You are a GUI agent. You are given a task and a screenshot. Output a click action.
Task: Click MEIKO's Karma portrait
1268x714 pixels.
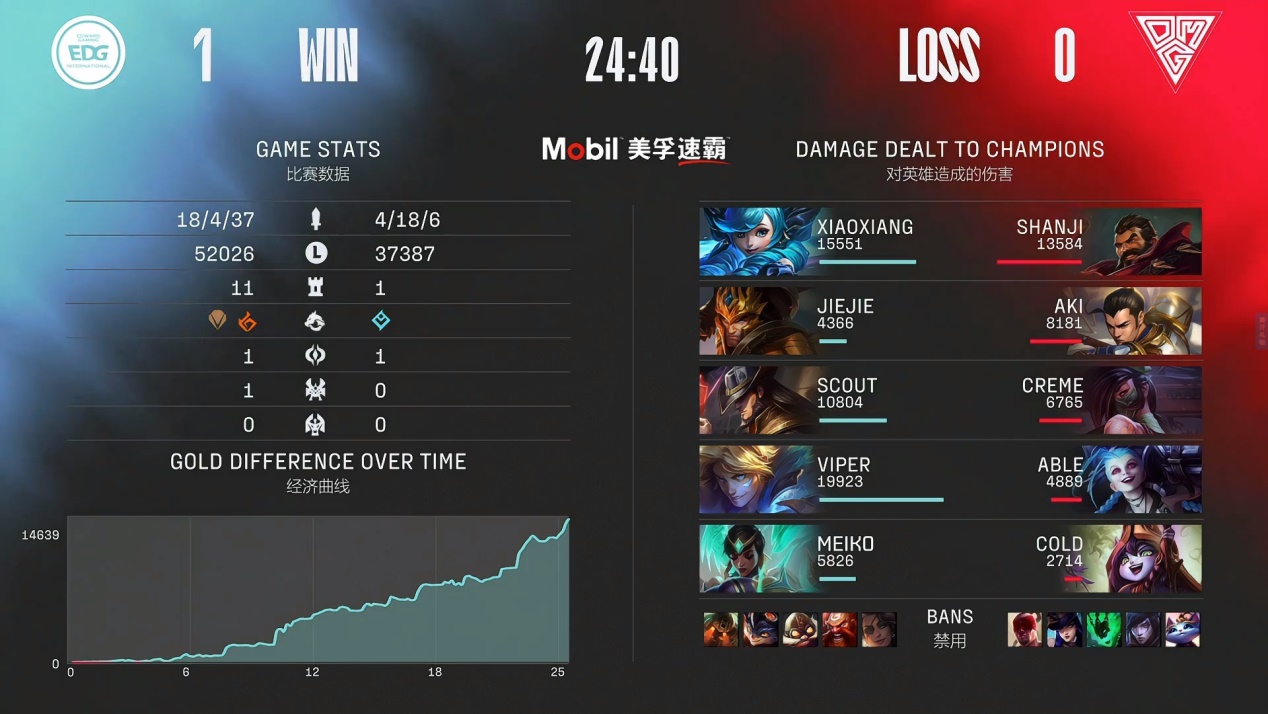pyautogui.click(x=756, y=559)
